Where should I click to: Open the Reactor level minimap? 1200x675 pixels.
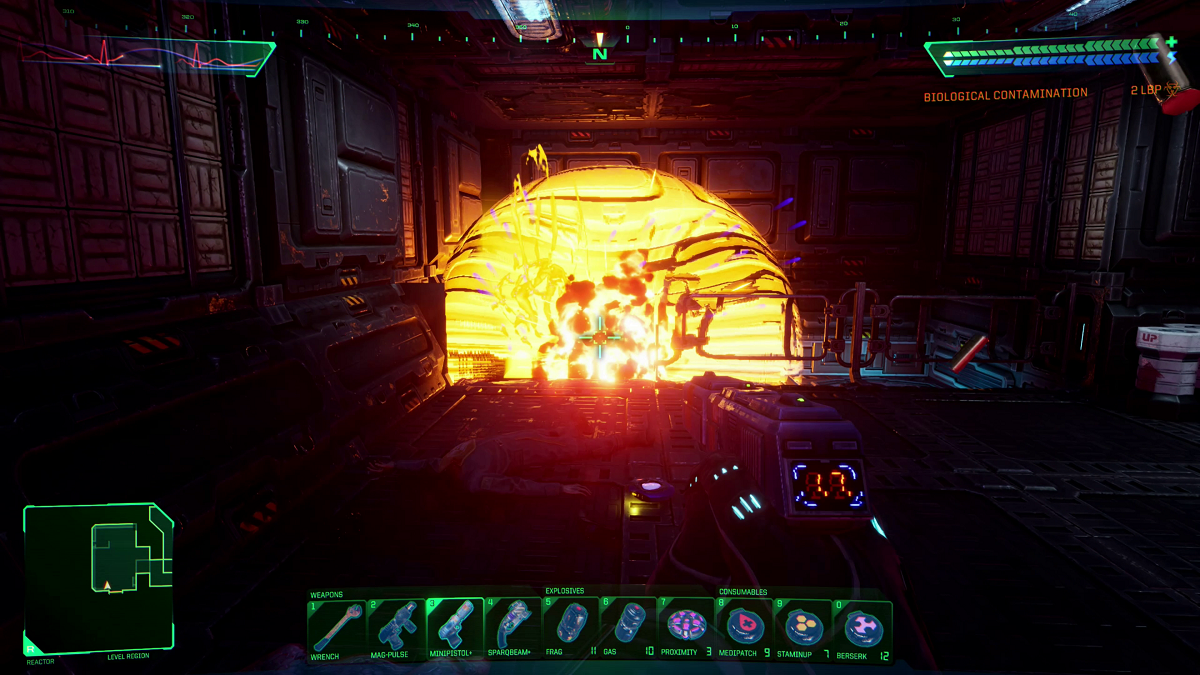(x=99, y=578)
